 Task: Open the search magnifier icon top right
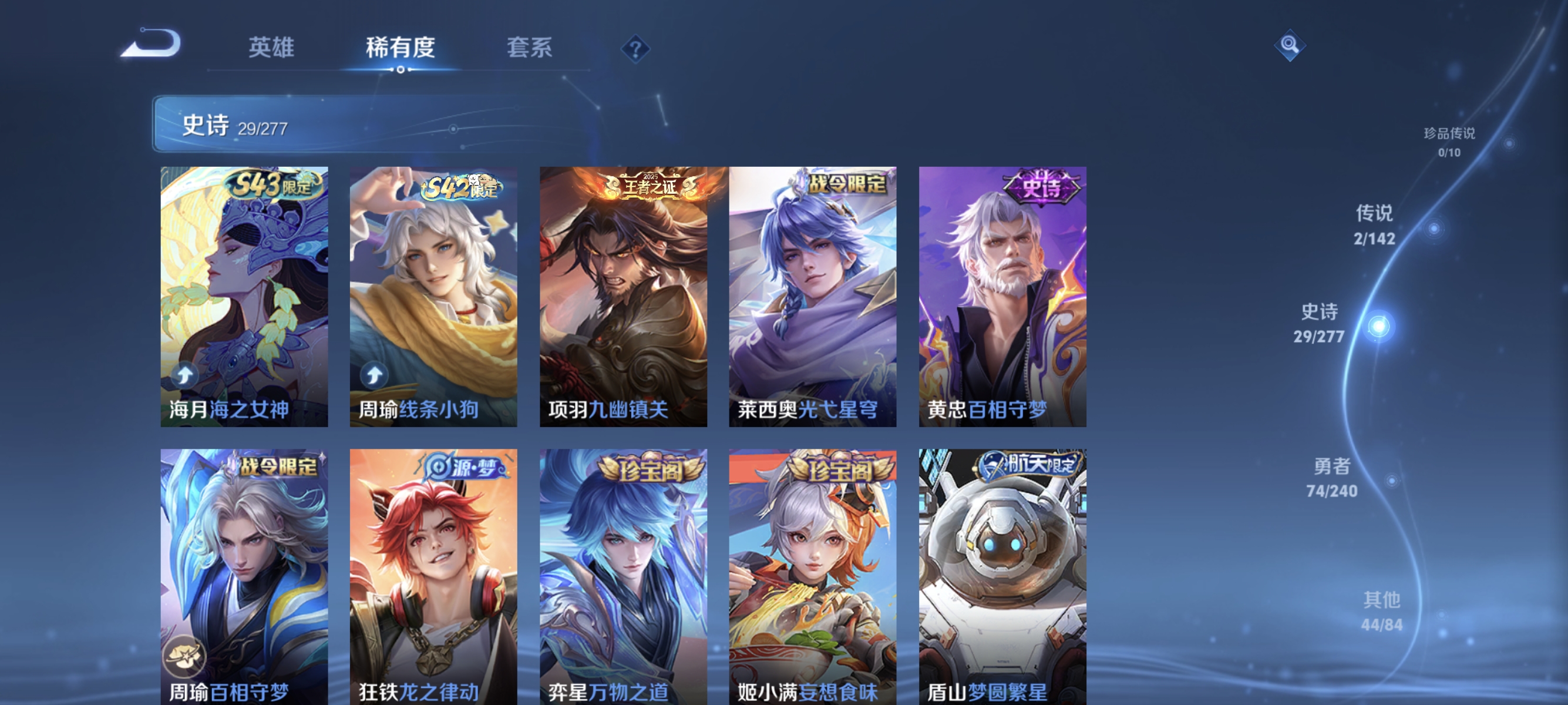point(1291,45)
